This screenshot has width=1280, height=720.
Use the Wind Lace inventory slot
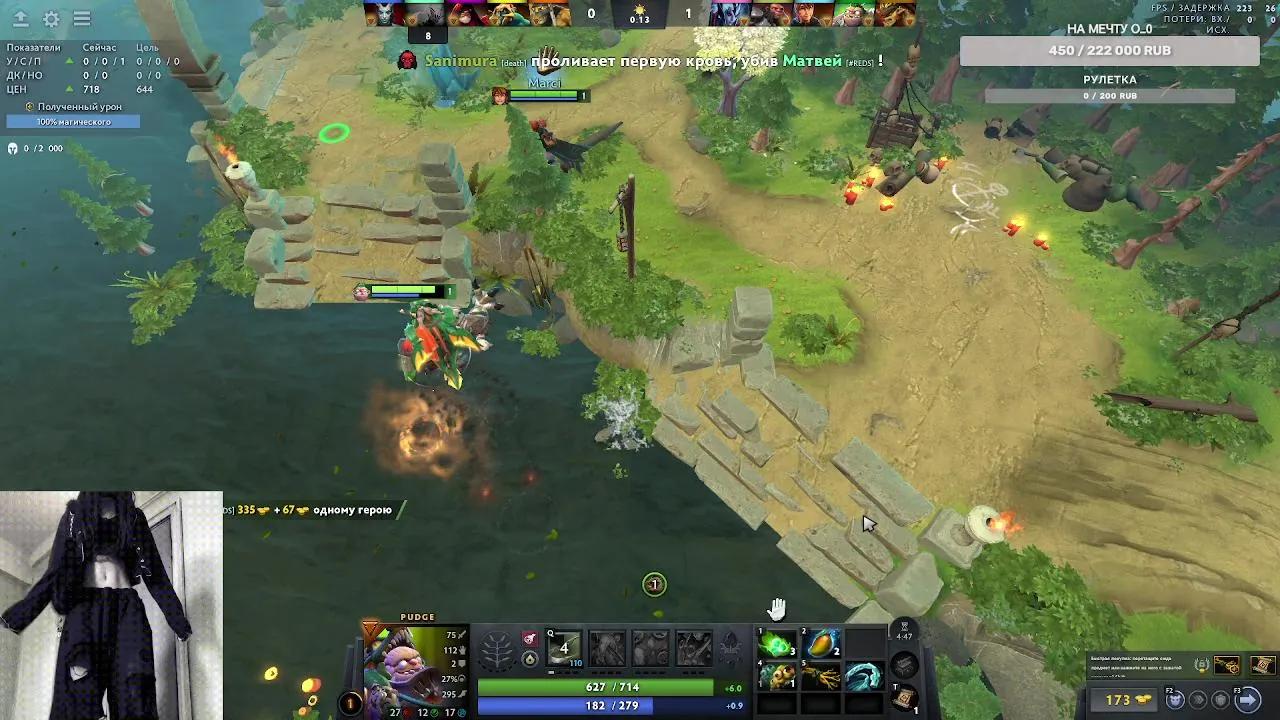[x=864, y=677]
